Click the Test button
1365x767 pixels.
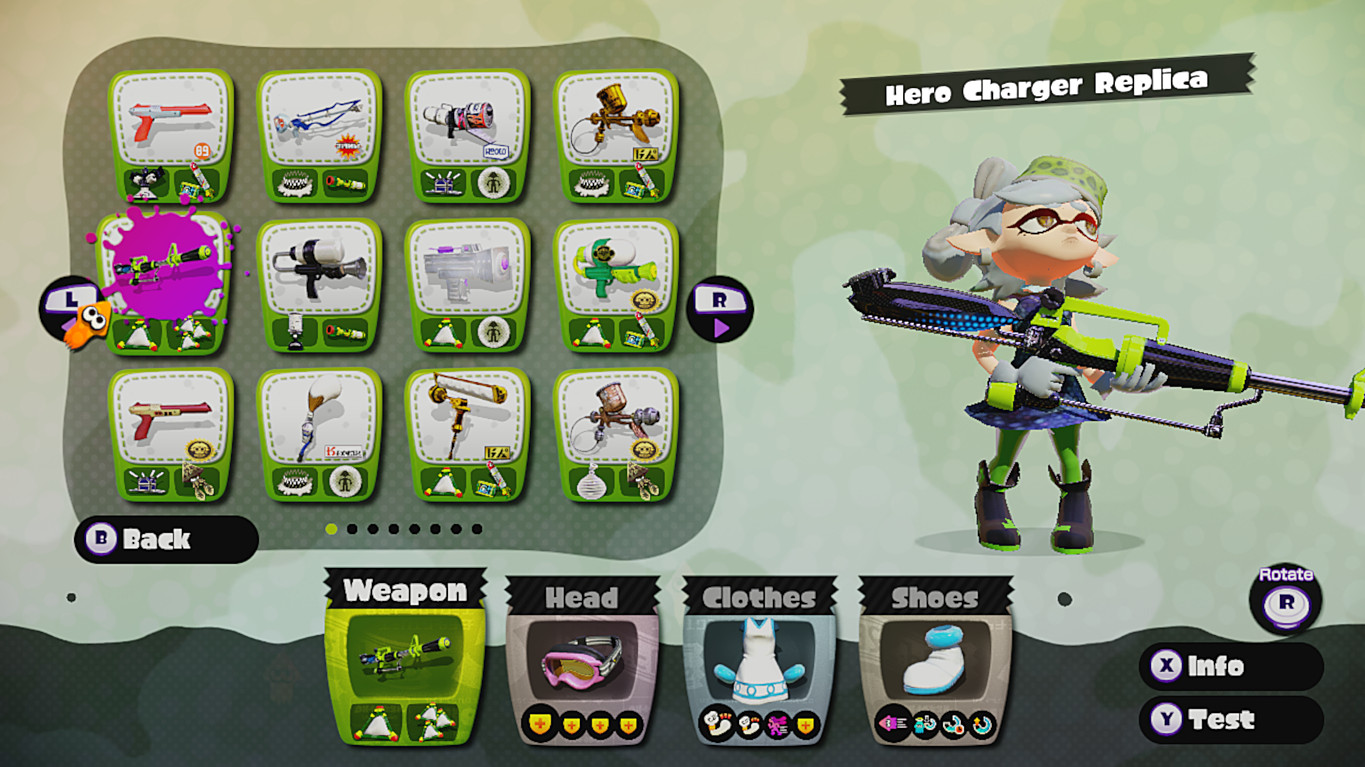click(1229, 719)
